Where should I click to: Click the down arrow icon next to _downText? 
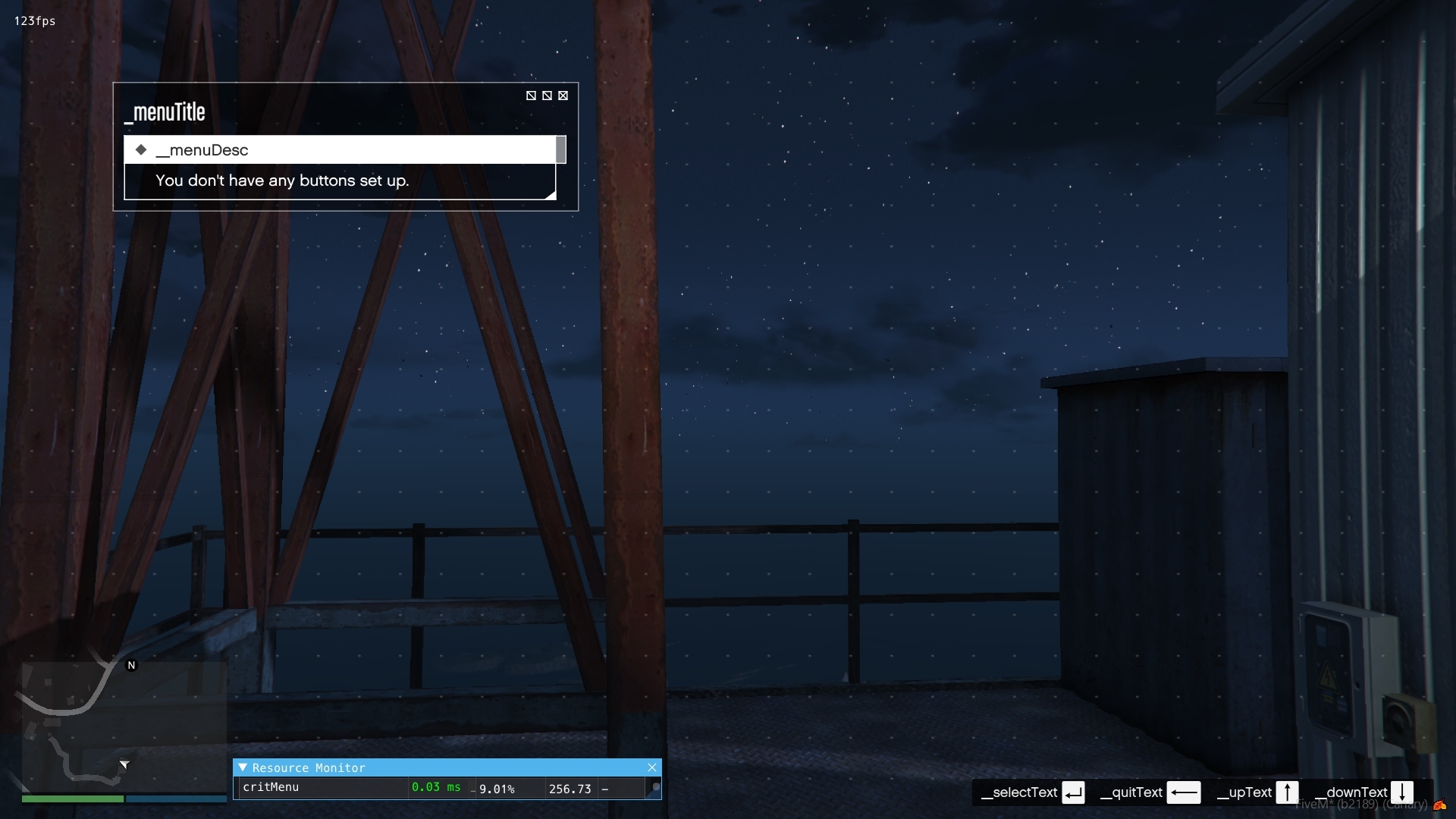point(1404,792)
